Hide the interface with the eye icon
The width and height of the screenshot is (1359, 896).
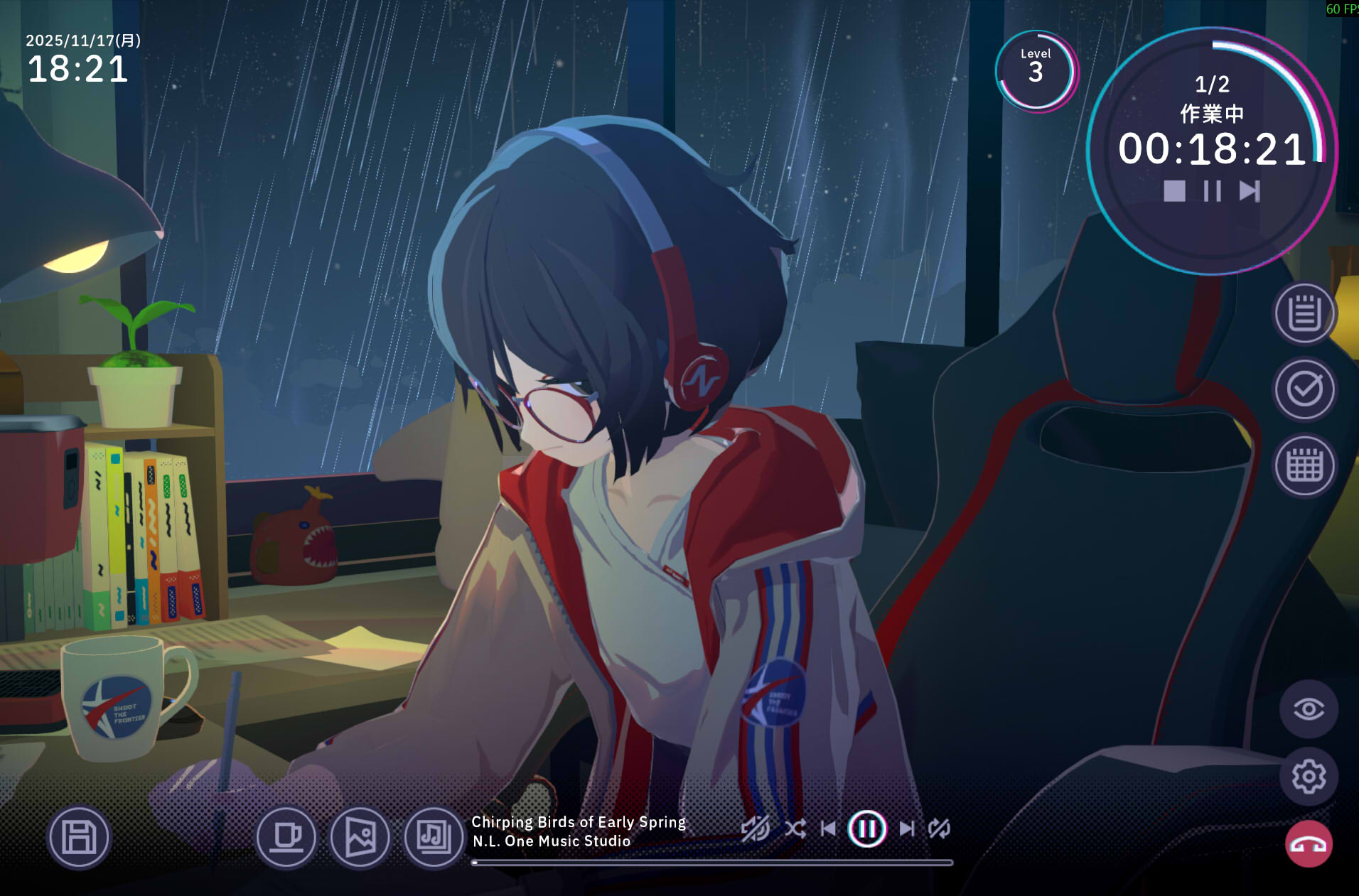1309,709
